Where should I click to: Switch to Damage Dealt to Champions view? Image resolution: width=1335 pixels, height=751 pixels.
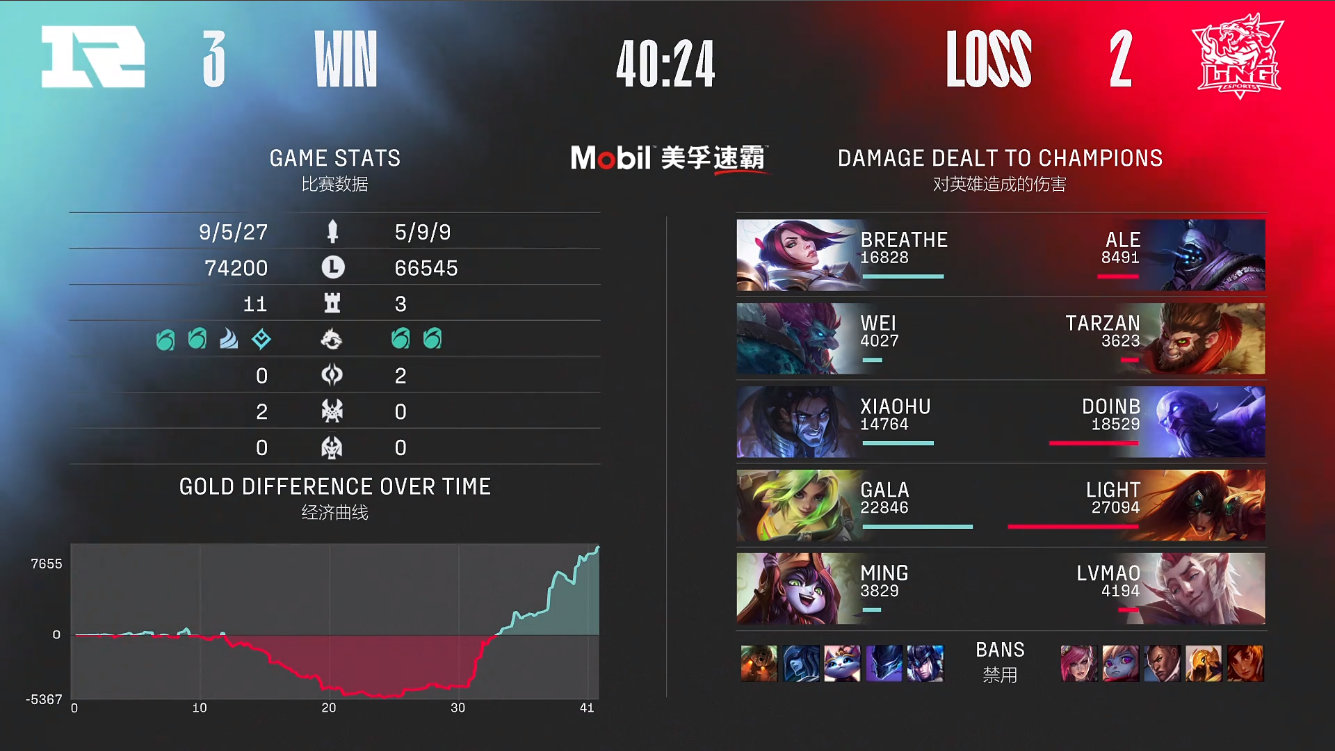pos(1000,158)
